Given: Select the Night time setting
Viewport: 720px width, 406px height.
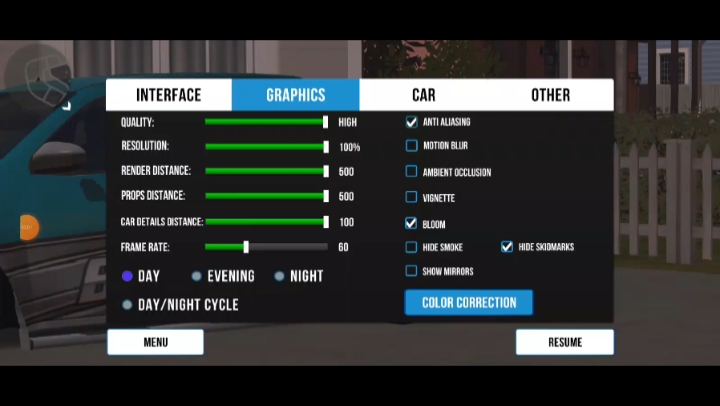Looking at the screenshot, I should 280,276.
